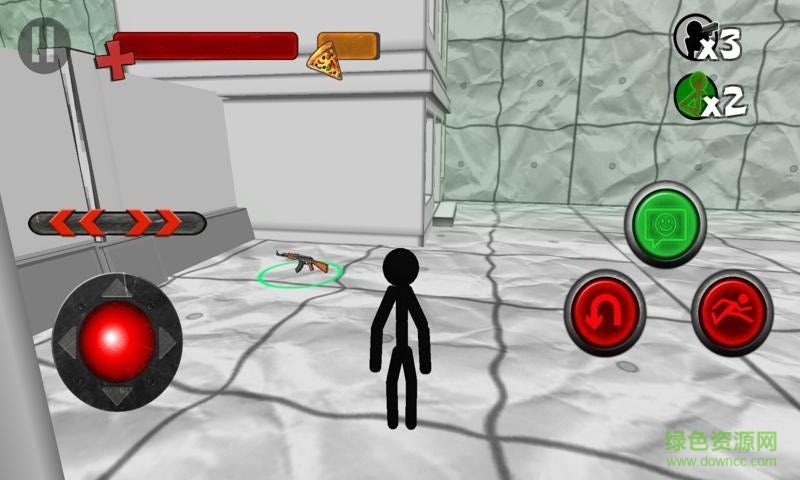This screenshot has width=800, height=480.
Task: Activate the red U-turn arrow button
Action: [603, 312]
